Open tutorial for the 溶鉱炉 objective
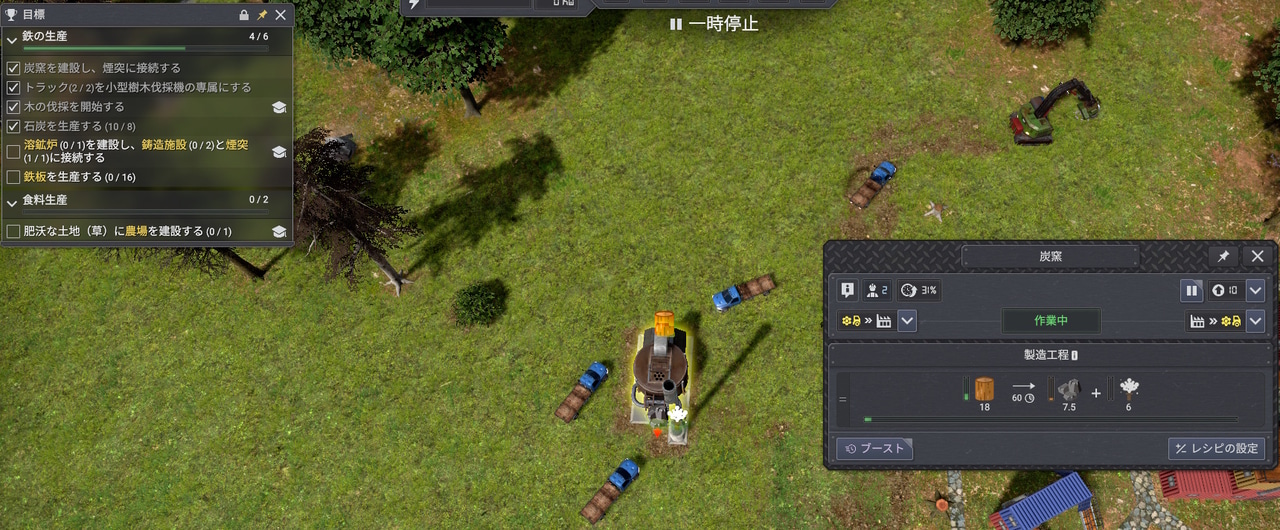Viewport: 1280px width, 530px height. coord(279,152)
